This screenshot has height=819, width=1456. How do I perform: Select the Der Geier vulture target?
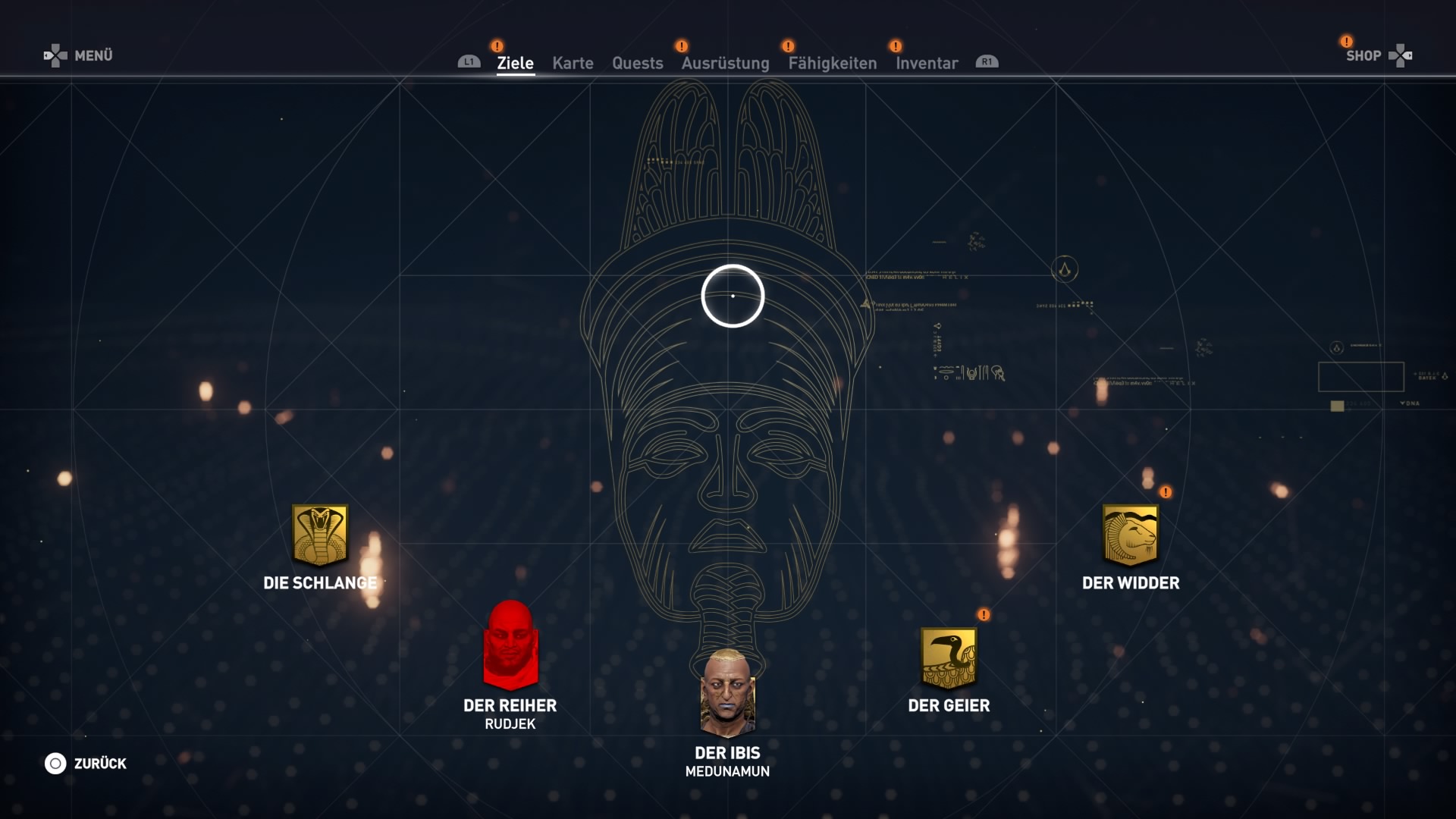[949, 657]
